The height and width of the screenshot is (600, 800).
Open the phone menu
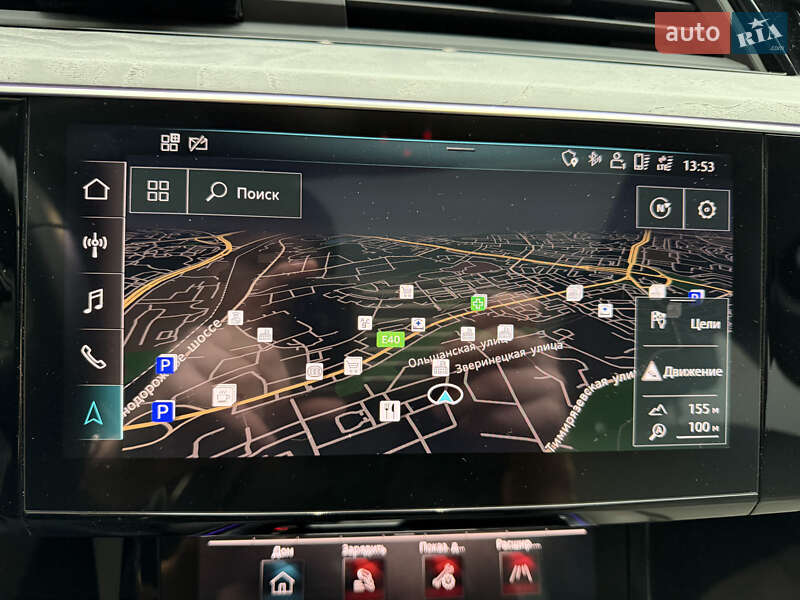(94, 356)
